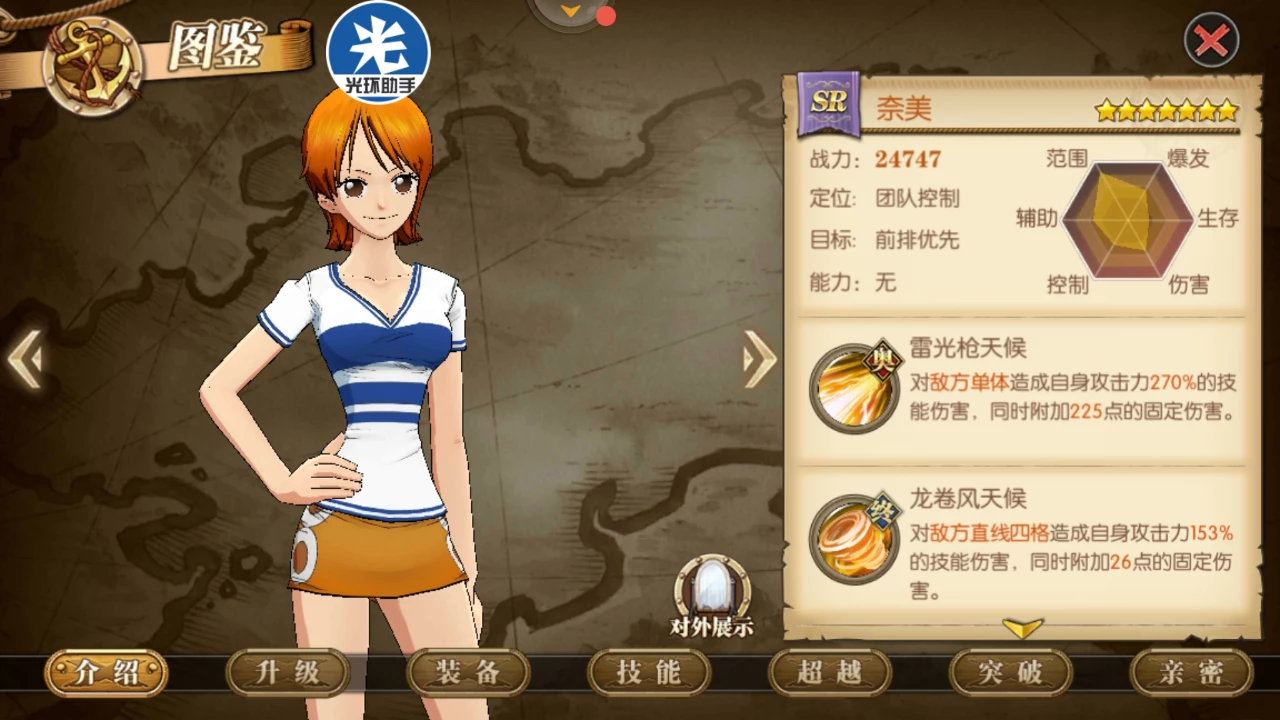Select the 装备 tab
Viewport: 1280px width, 720px height.
click(x=468, y=672)
